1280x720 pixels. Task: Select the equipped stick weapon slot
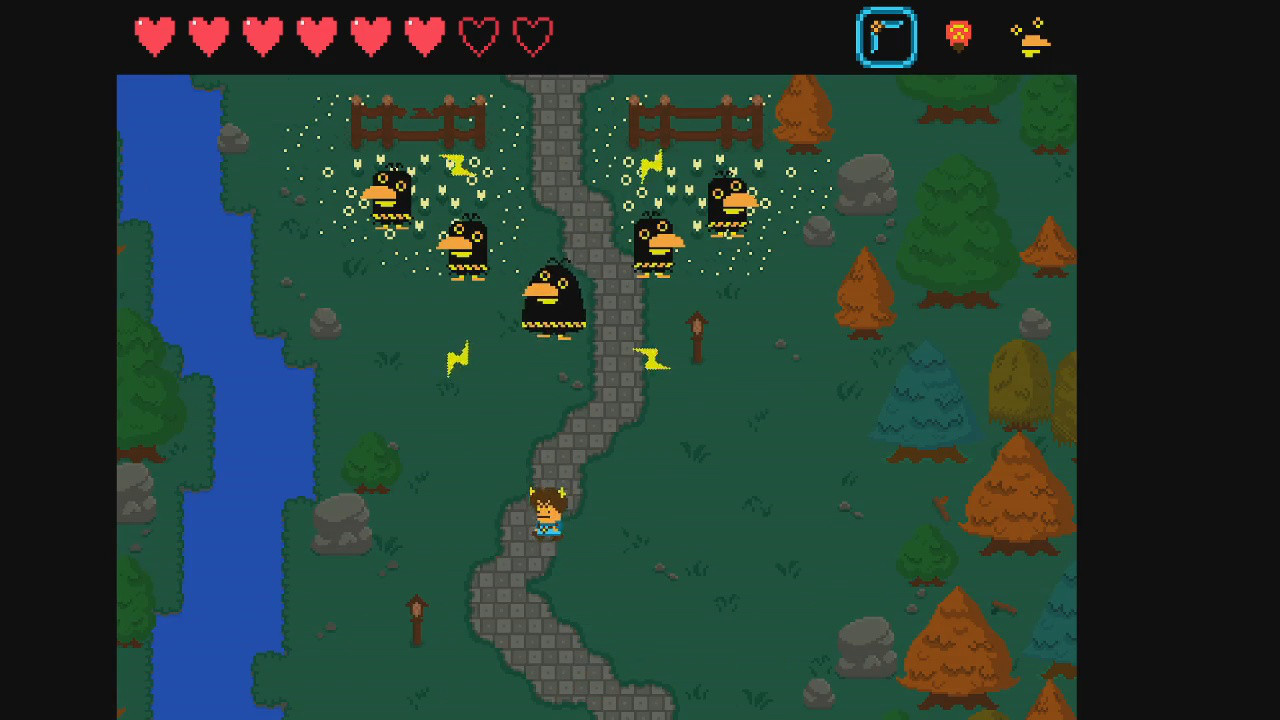(886, 37)
